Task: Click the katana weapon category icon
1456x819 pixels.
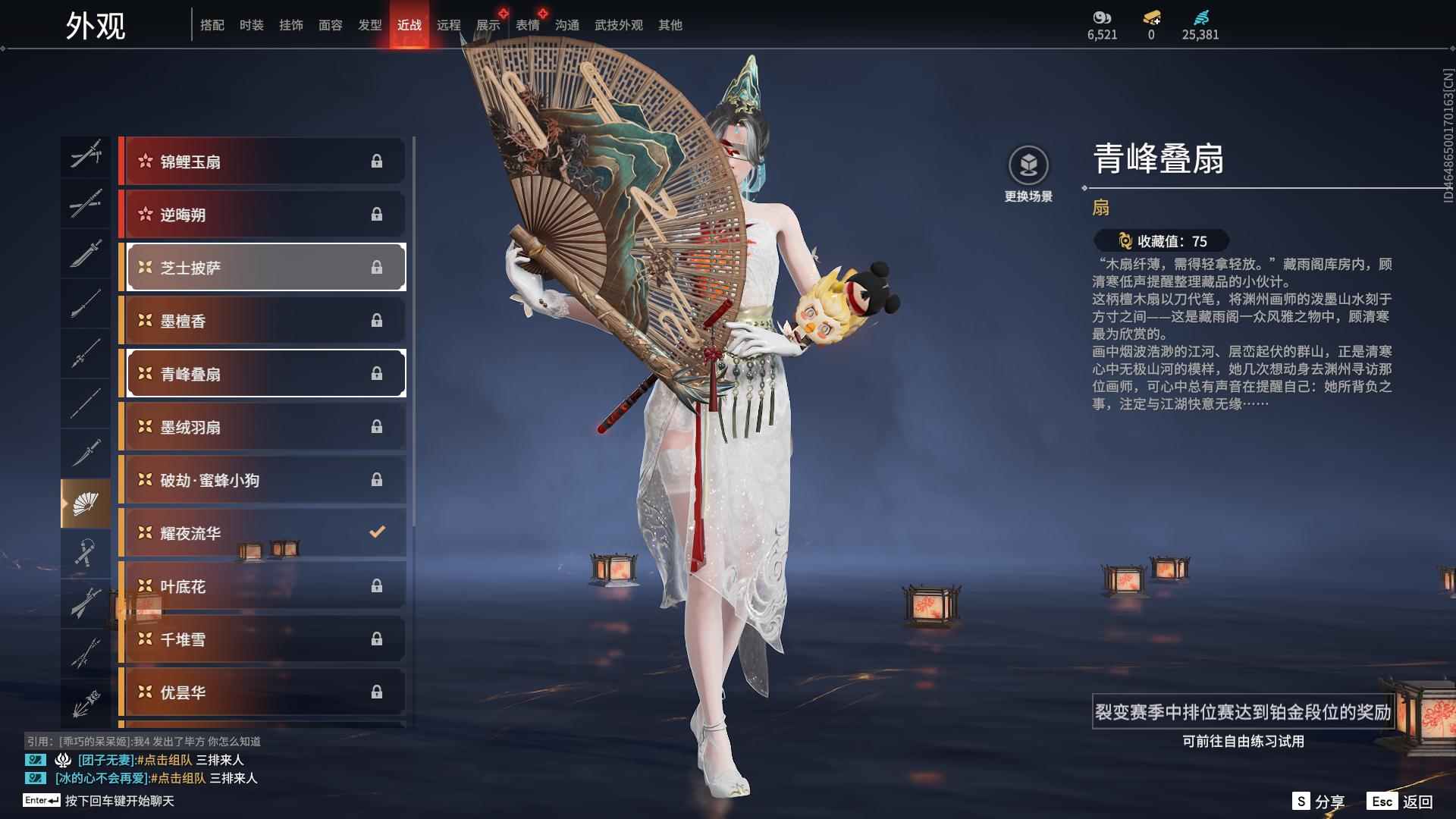Action: pyautogui.click(x=86, y=205)
